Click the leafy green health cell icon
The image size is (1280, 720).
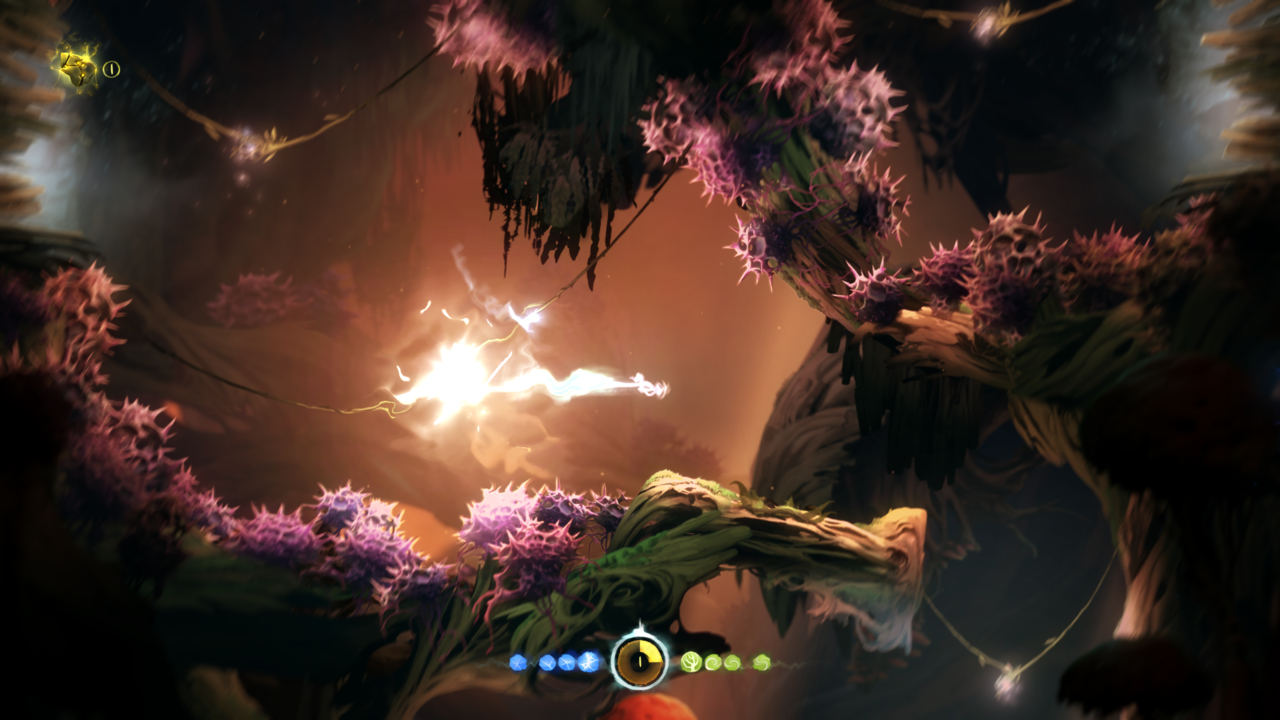coord(691,662)
